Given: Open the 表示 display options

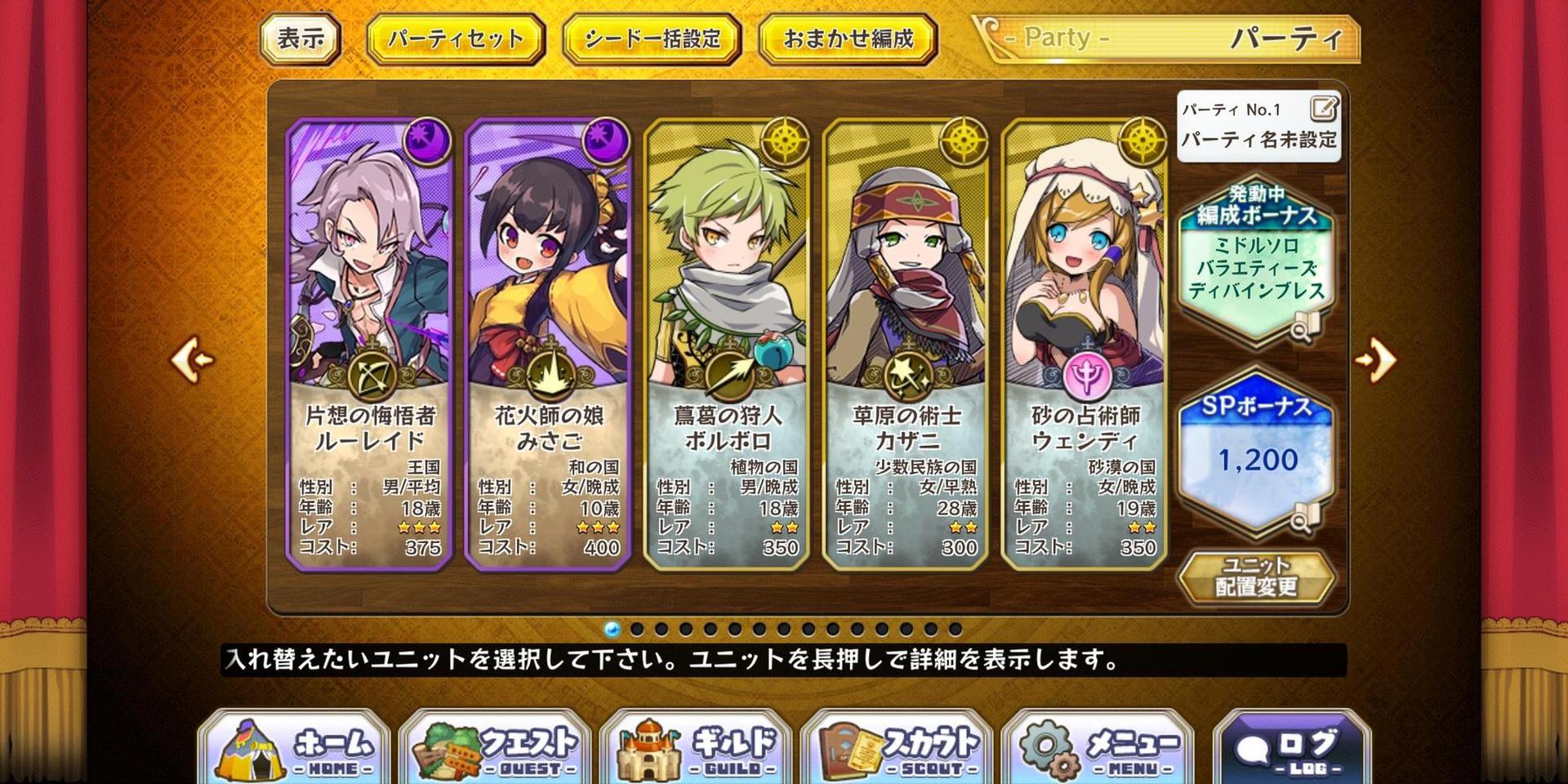Looking at the screenshot, I should coord(300,38).
